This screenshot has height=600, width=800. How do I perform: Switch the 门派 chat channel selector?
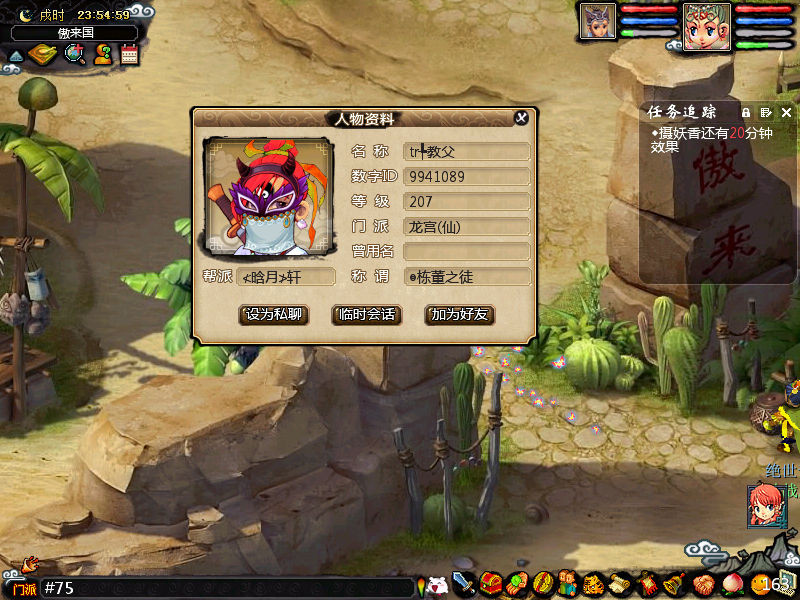point(22,588)
